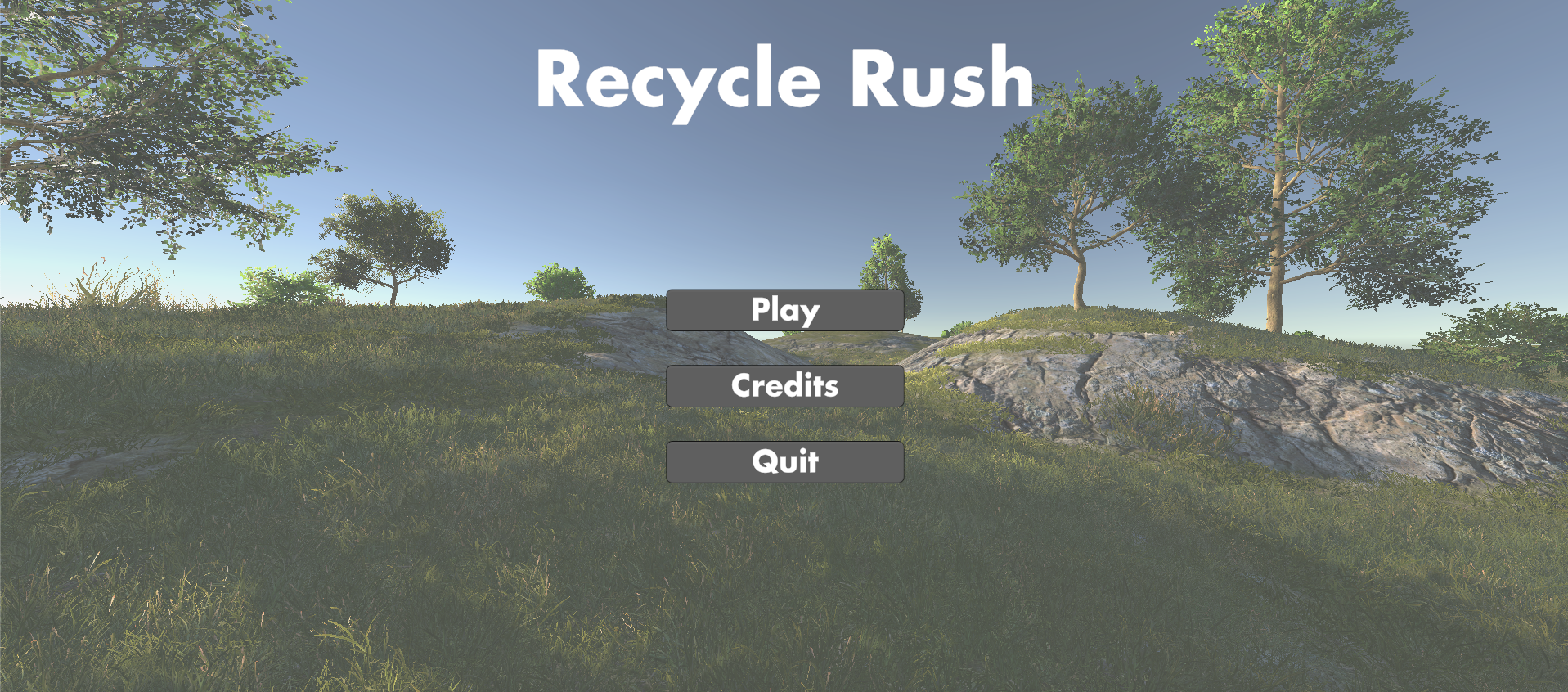Screen dimensions: 1568x692
Task: Click the third option in the menu list
Action: coord(784,462)
